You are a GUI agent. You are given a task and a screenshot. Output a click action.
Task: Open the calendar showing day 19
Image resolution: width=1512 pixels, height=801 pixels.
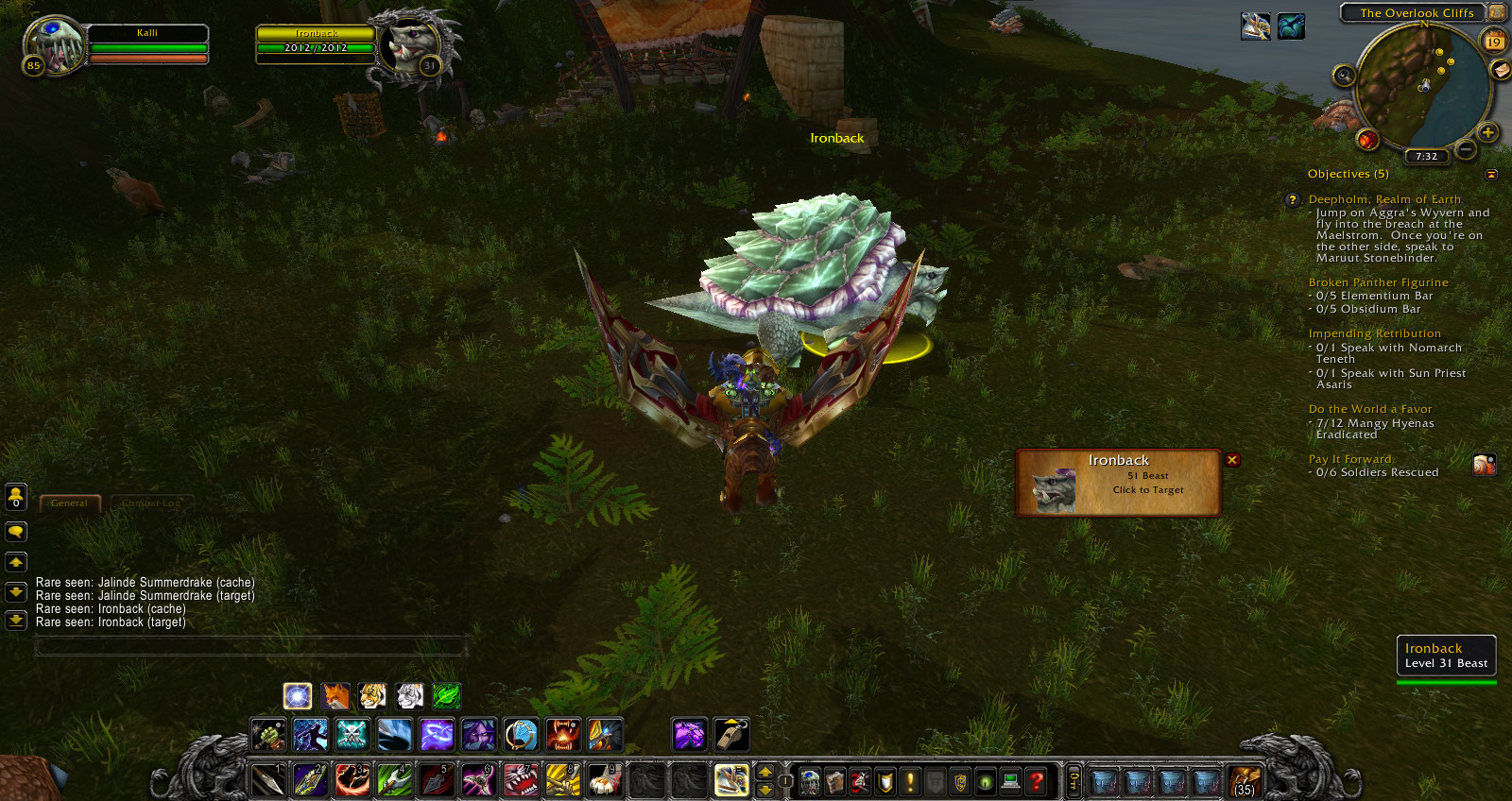tap(1494, 41)
